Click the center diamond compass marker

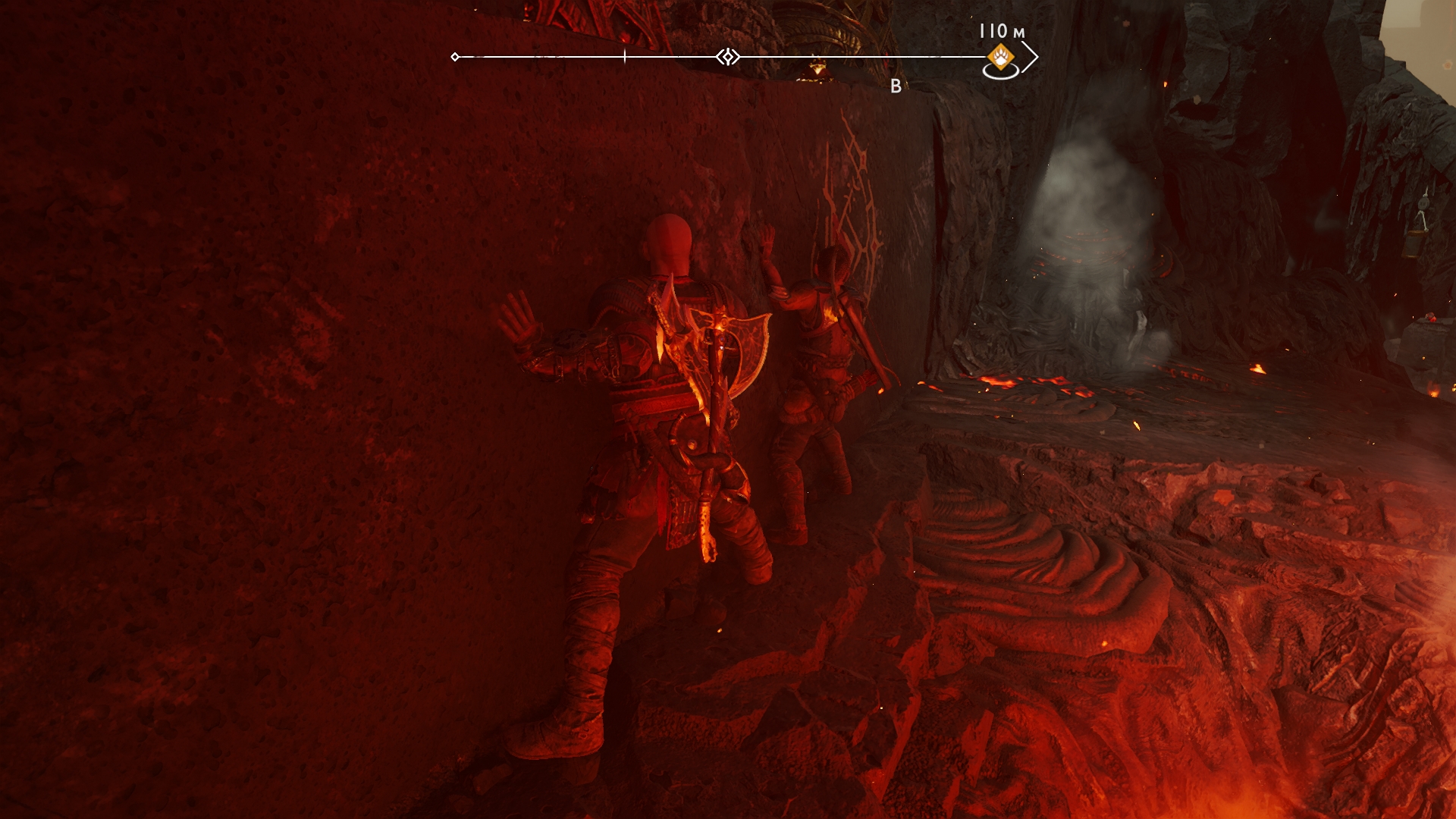click(x=728, y=57)
